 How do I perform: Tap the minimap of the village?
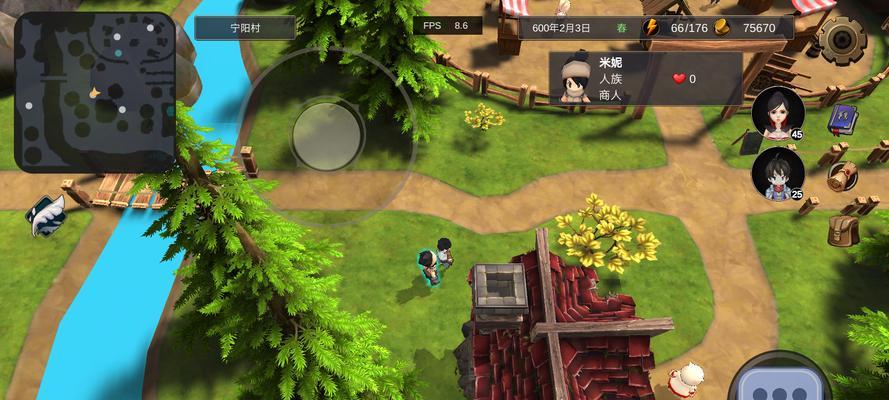(95, 90)
